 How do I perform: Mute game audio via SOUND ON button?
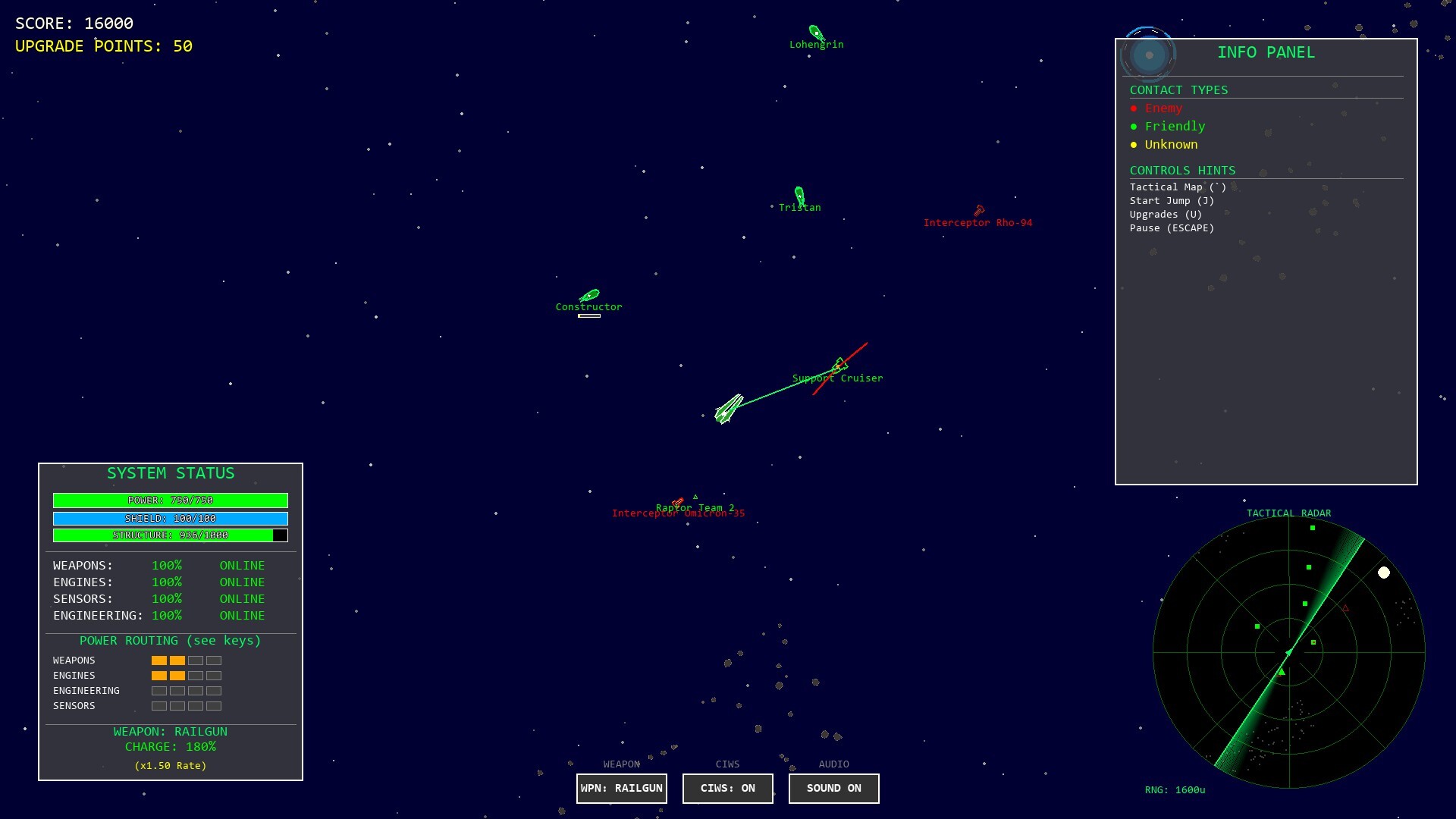tap(833, 789)
